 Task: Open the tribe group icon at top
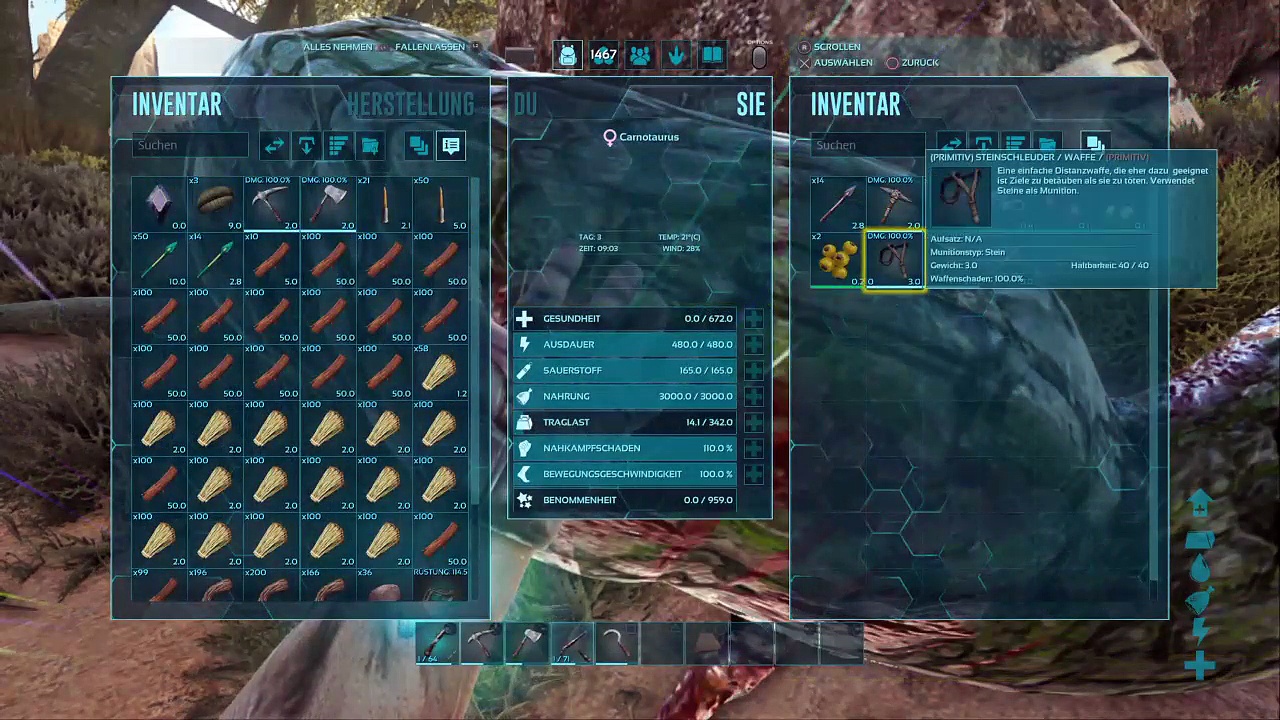click(640, 56)
